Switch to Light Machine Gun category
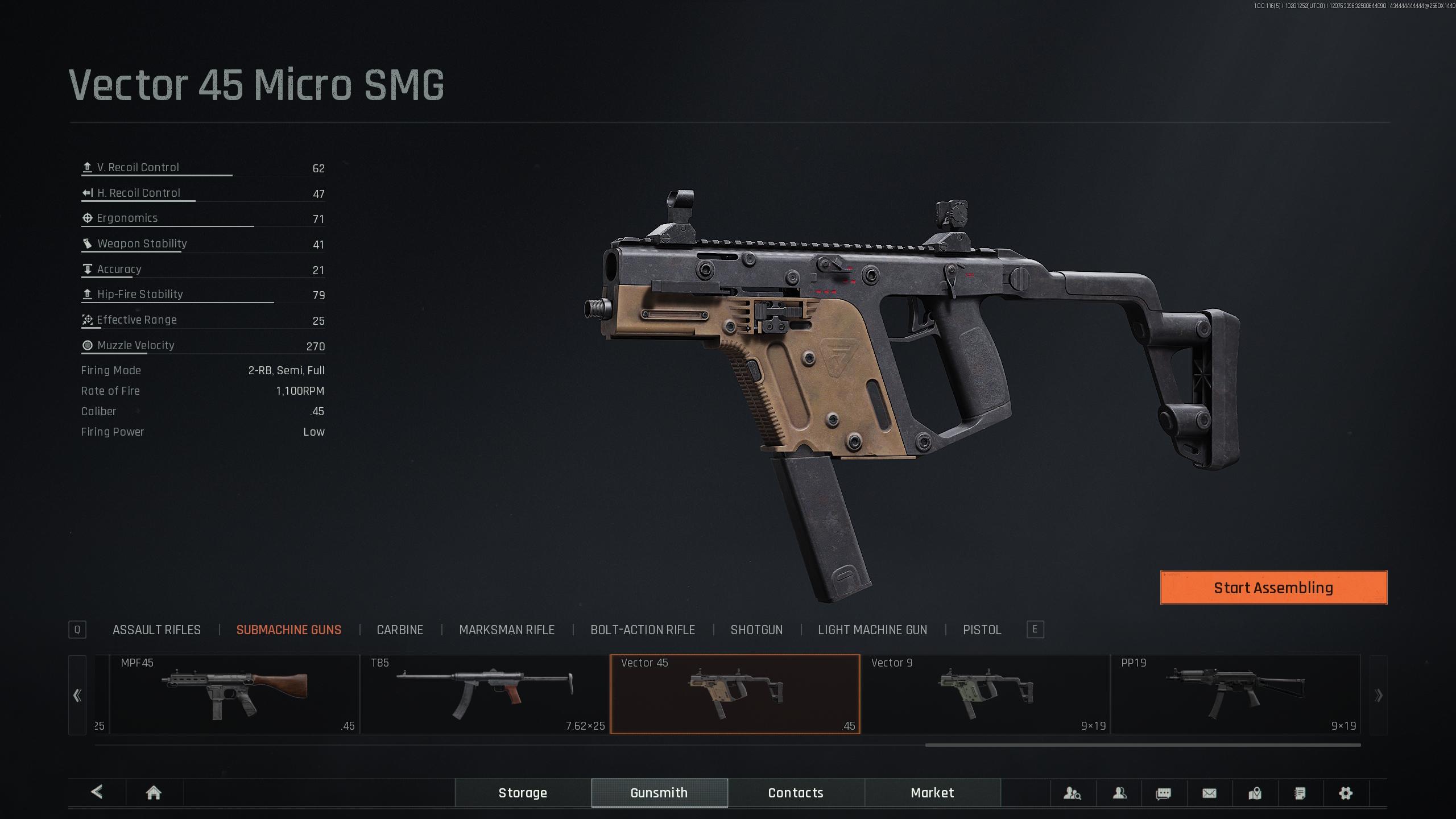Screen dimensions: 1456x819 (x=872, y=630)
